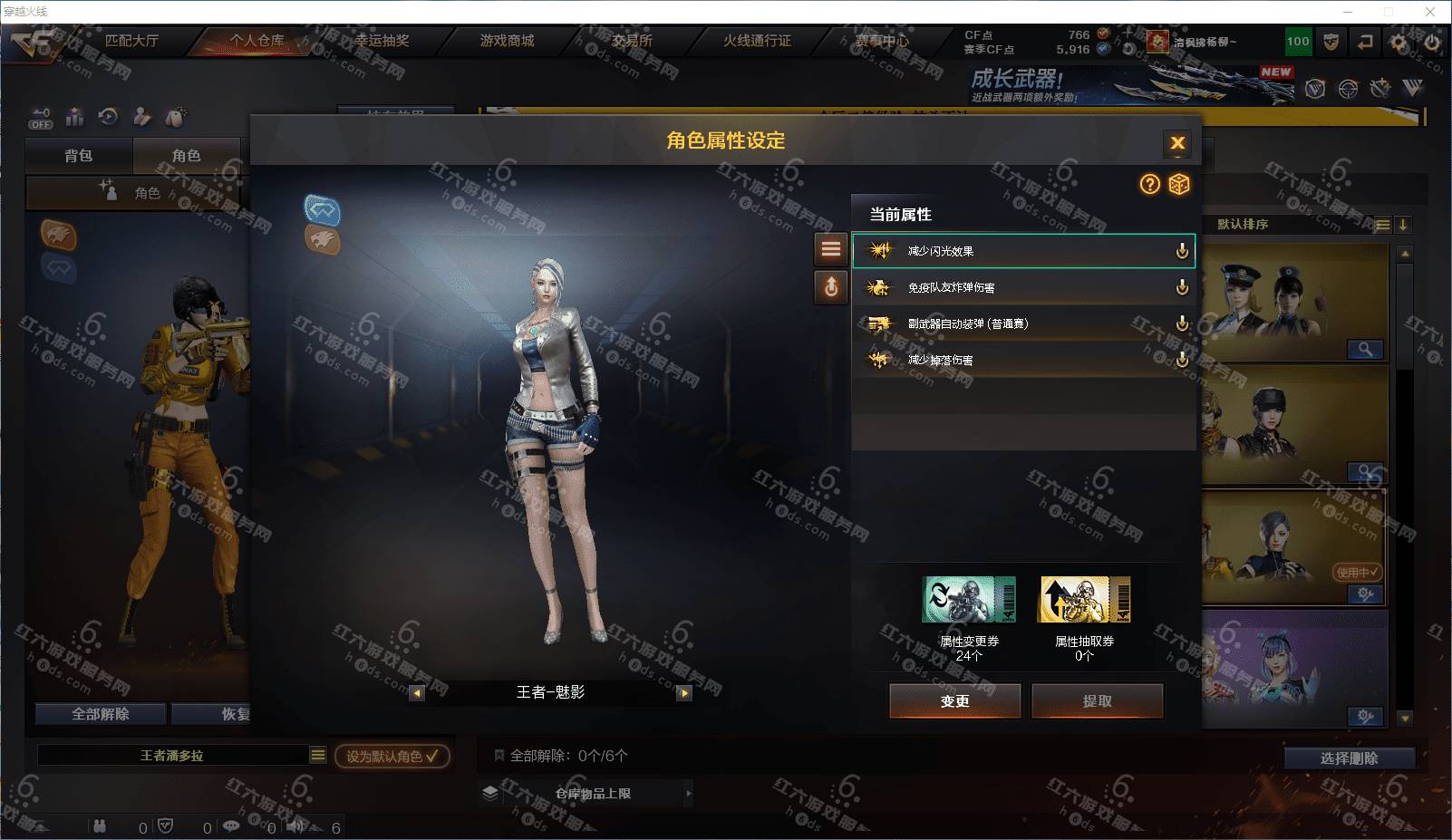Close the game window
1452x840 pixels.
1431,12
